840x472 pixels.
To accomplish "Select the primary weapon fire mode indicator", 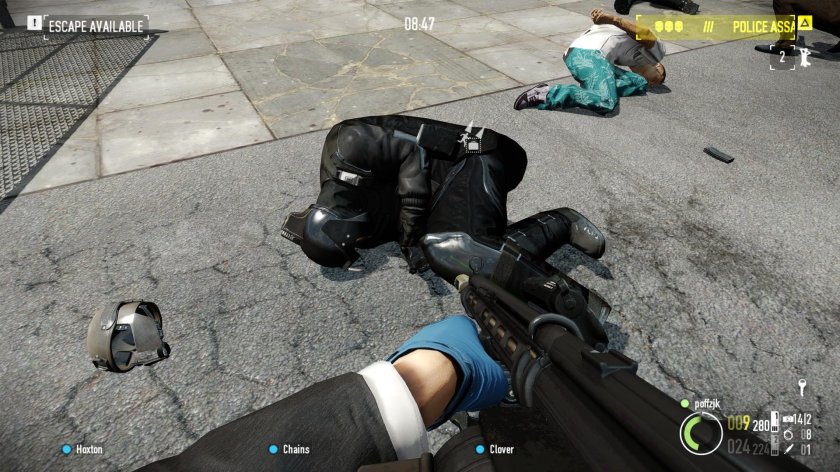I will (772, 422).
